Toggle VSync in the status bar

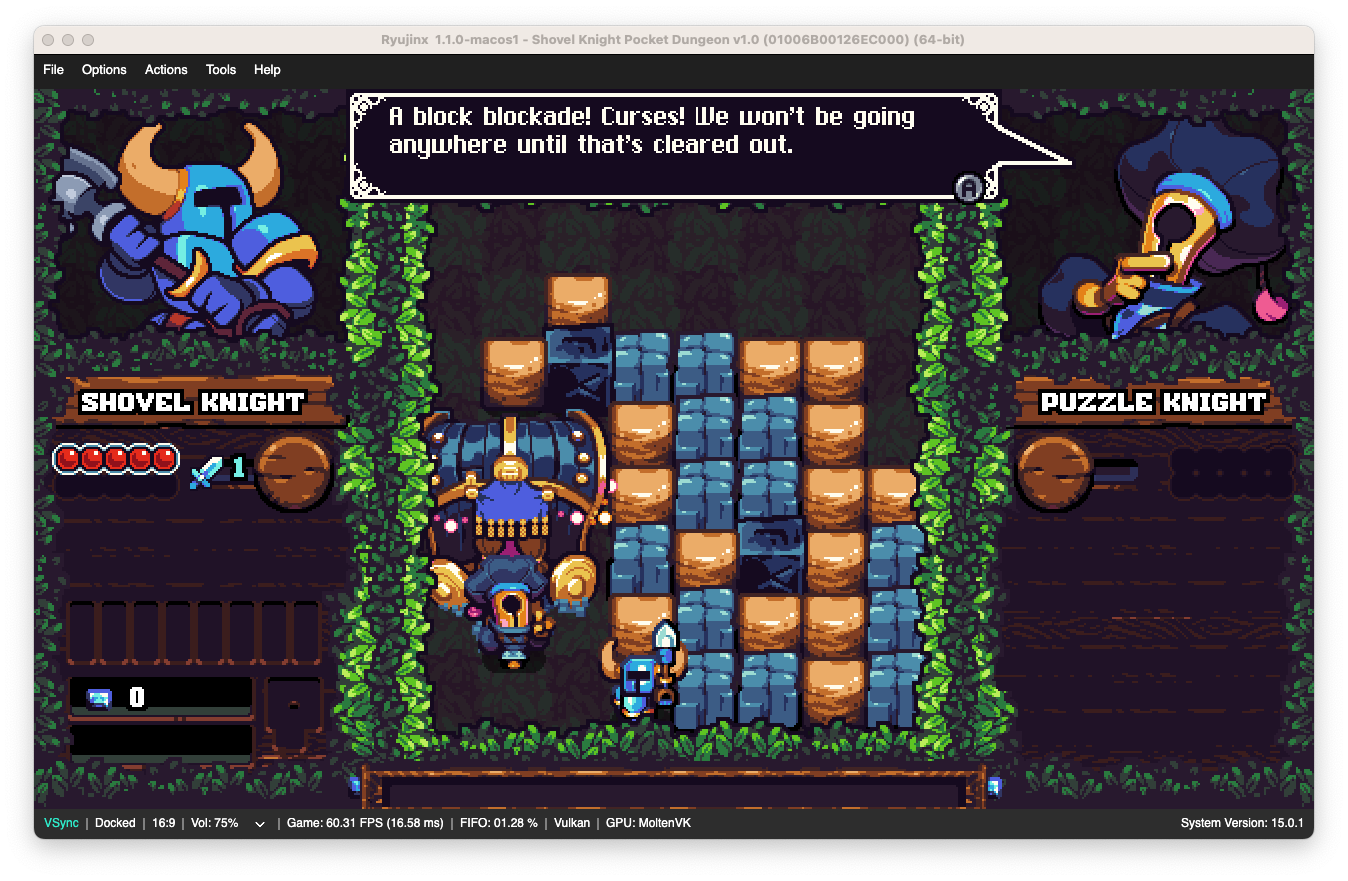pos(60,823)
